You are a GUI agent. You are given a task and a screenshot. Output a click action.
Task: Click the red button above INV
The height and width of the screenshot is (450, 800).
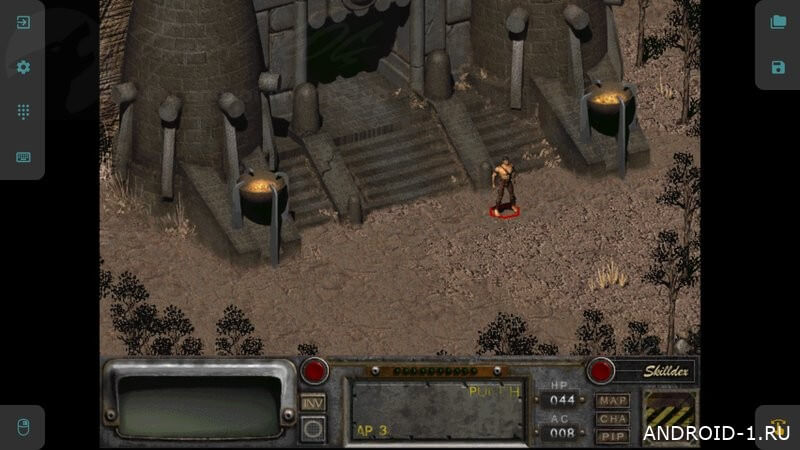point(314,371)
